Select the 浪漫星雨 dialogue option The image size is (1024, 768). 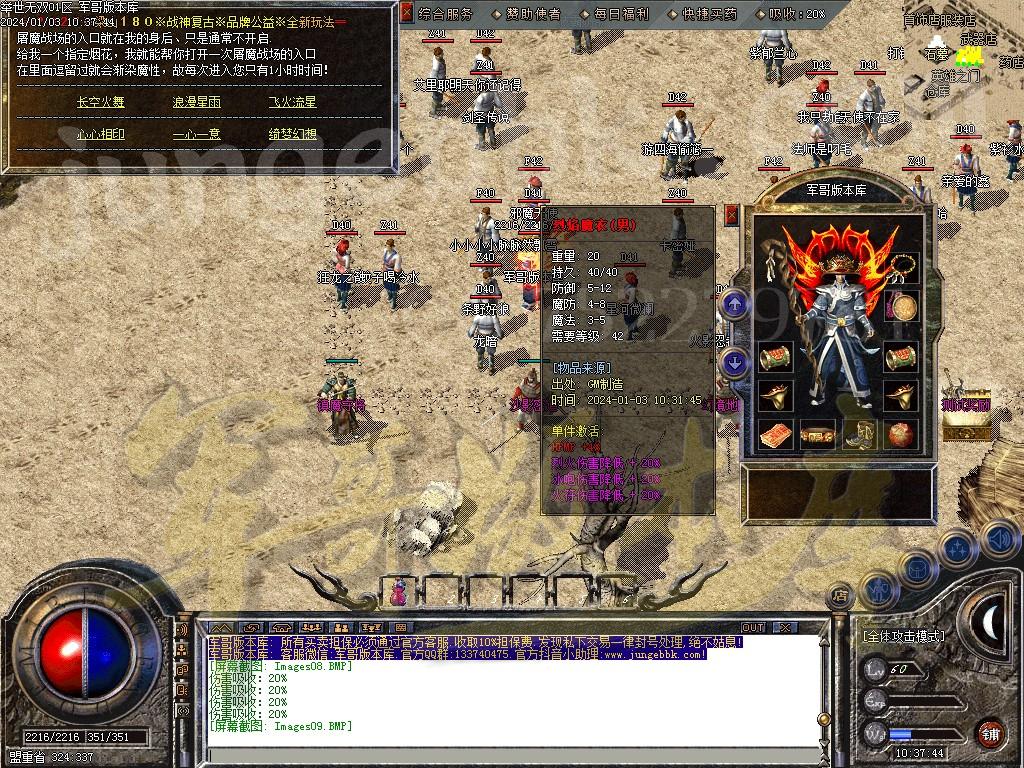(196, 102)
